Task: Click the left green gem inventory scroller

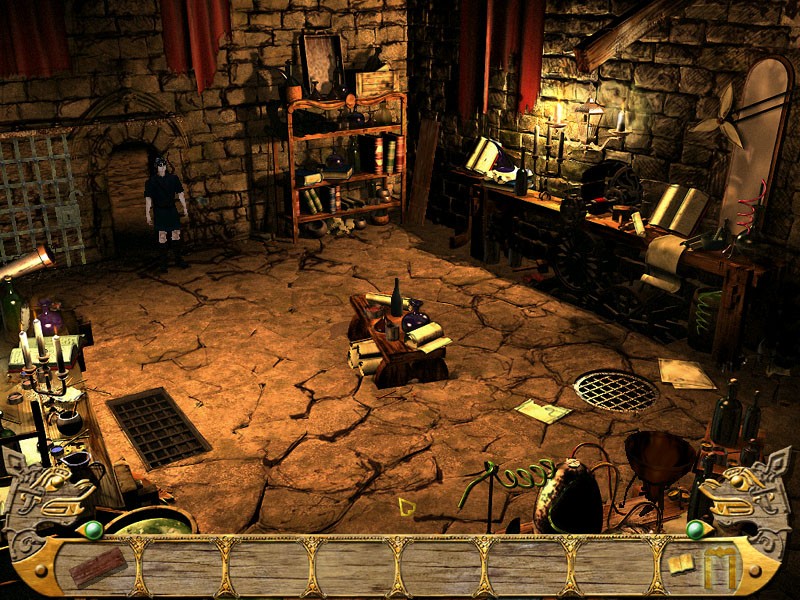Action: (x=93, y=529)
